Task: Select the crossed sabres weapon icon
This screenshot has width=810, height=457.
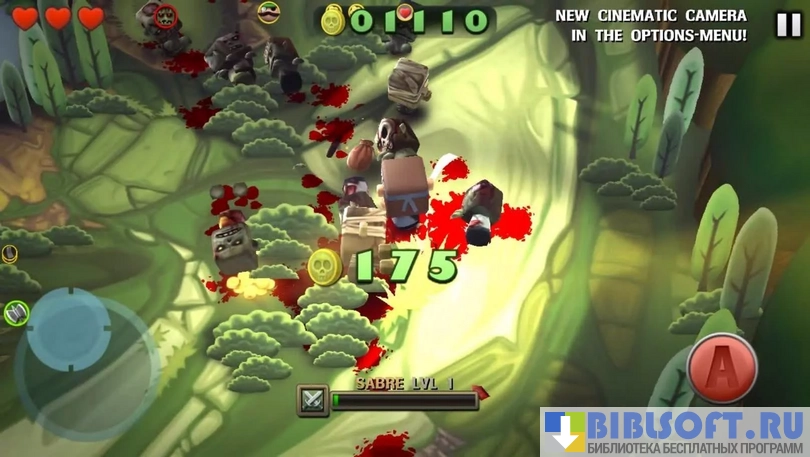Action: click(x=312, y=400)
